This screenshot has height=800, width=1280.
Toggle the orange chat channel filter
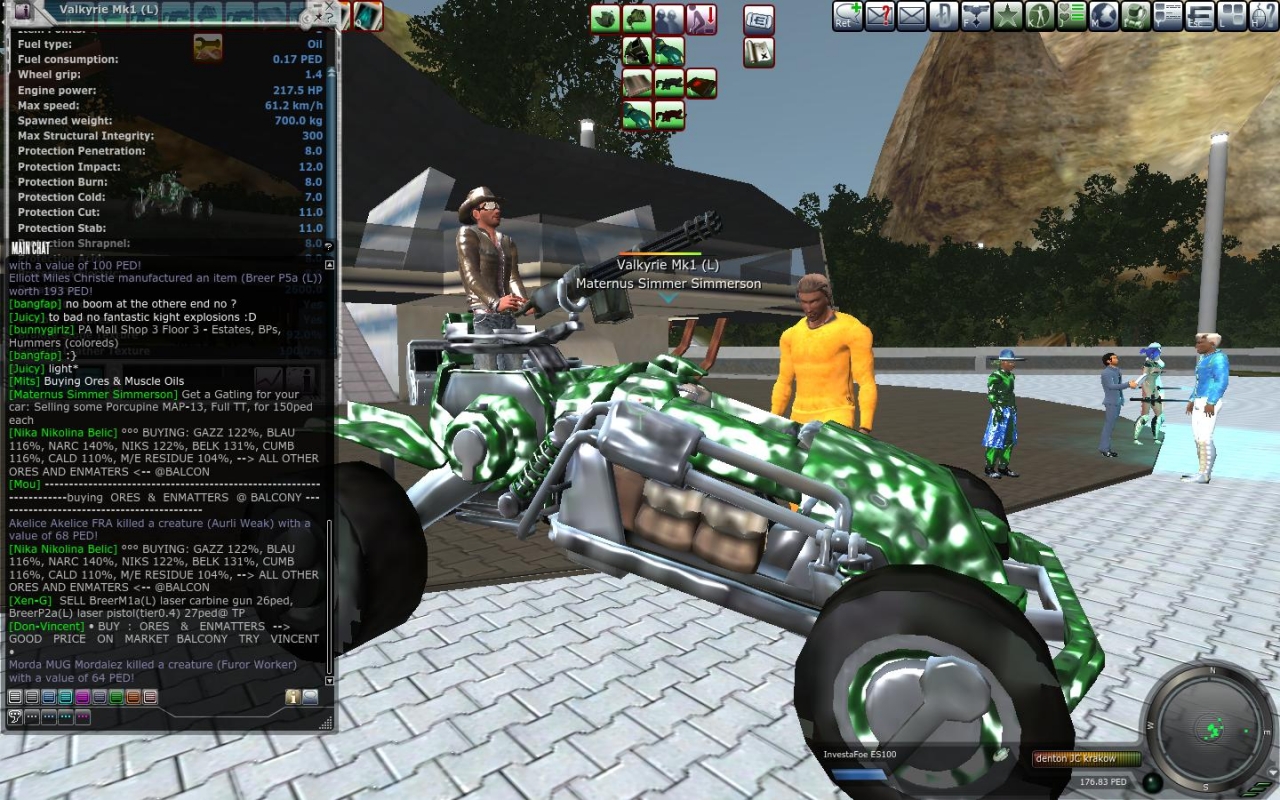[133, 697]
